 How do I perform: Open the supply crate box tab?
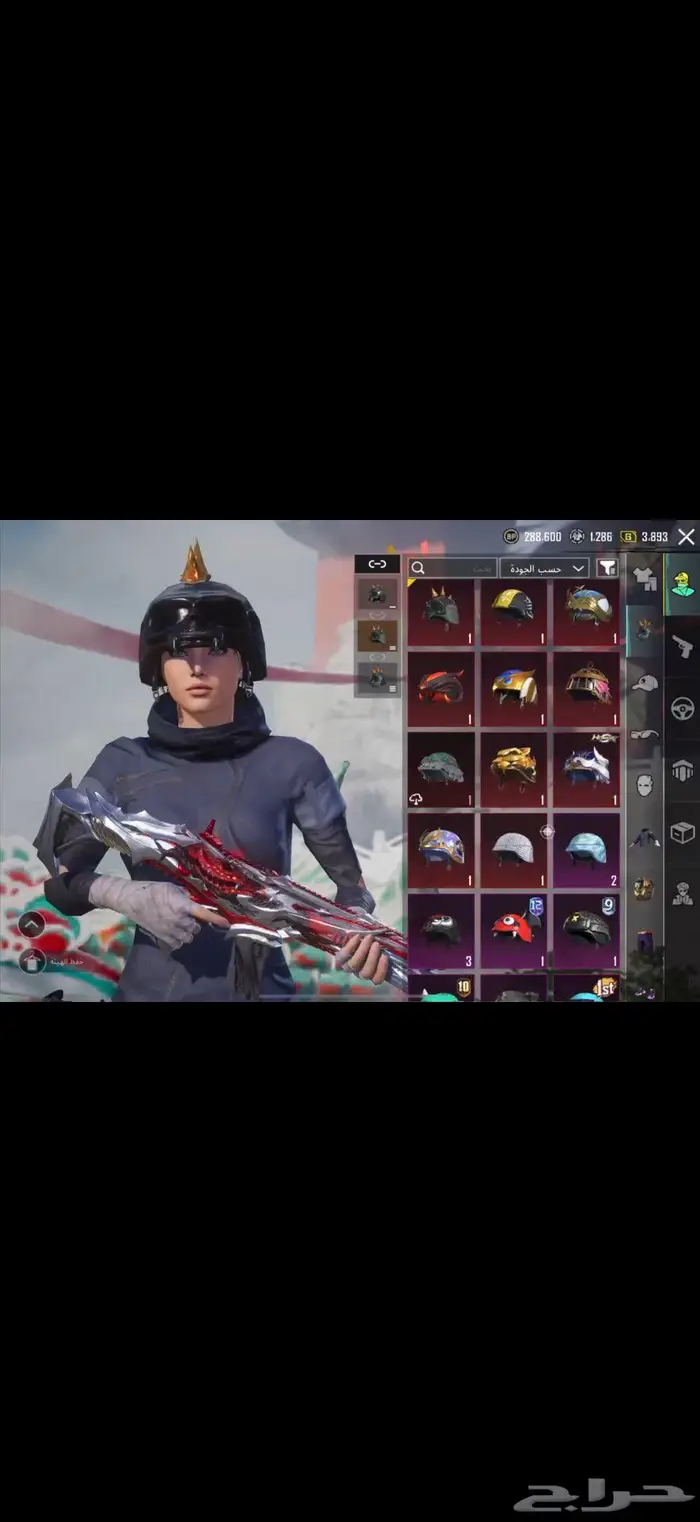682,832
